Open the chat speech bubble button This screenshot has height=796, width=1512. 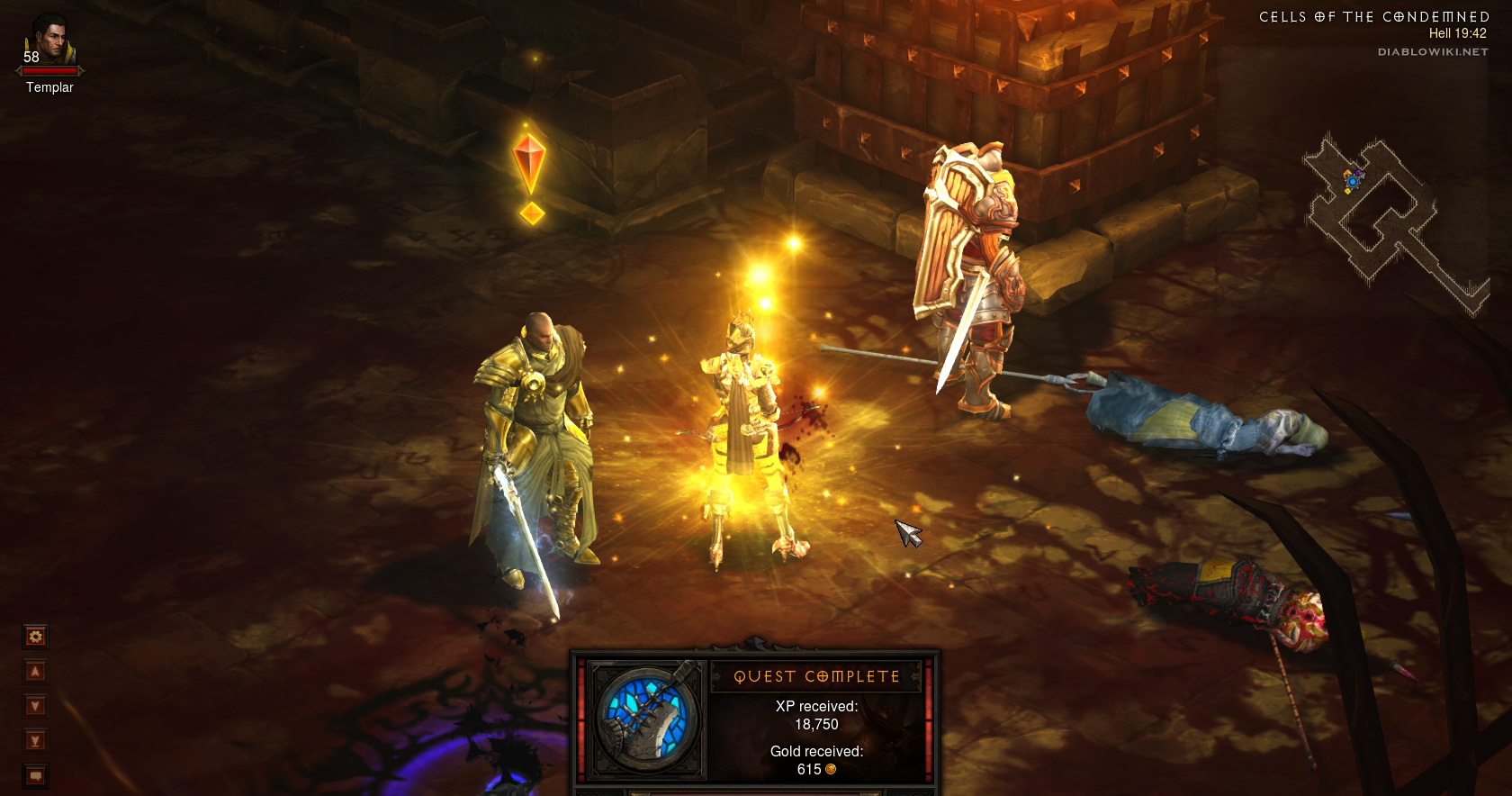[36, 775]
